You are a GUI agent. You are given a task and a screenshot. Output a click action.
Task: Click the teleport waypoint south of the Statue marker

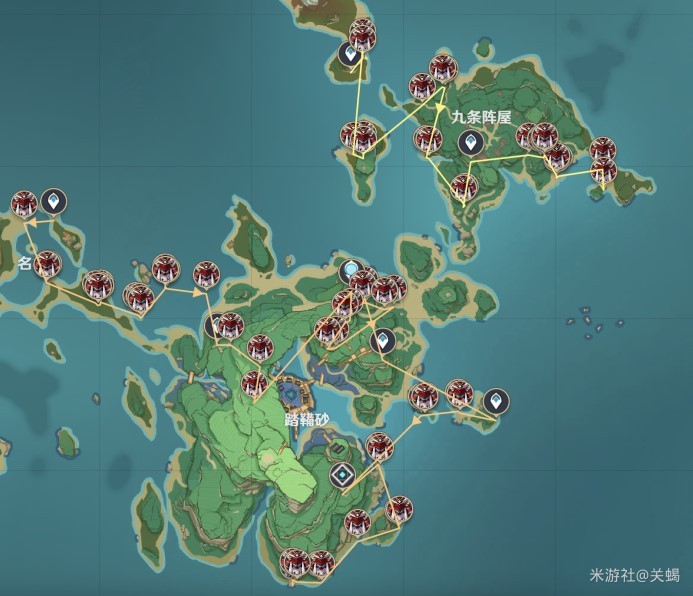[x=382, y=341]
